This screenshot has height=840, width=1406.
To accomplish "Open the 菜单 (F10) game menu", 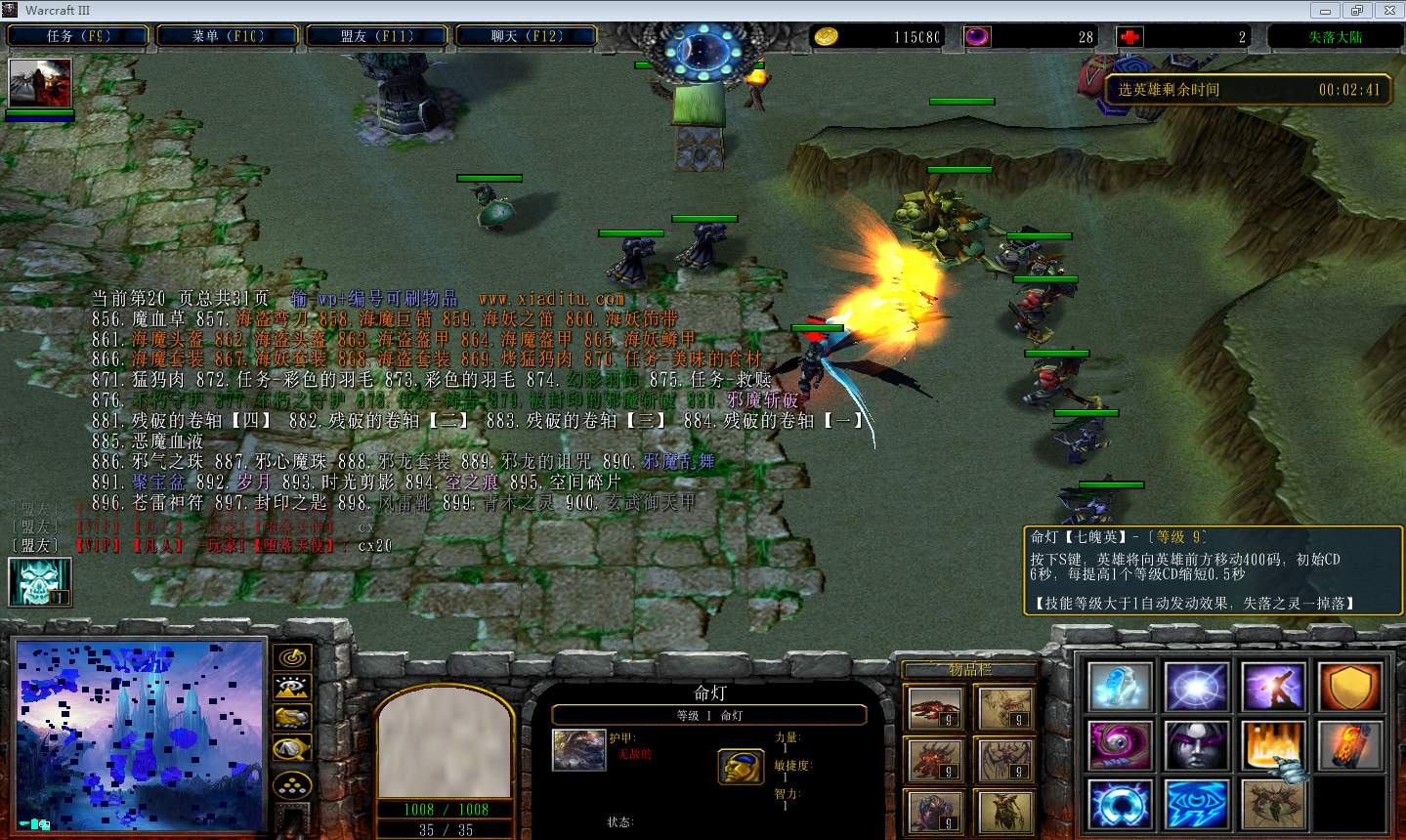I will 228,36.
